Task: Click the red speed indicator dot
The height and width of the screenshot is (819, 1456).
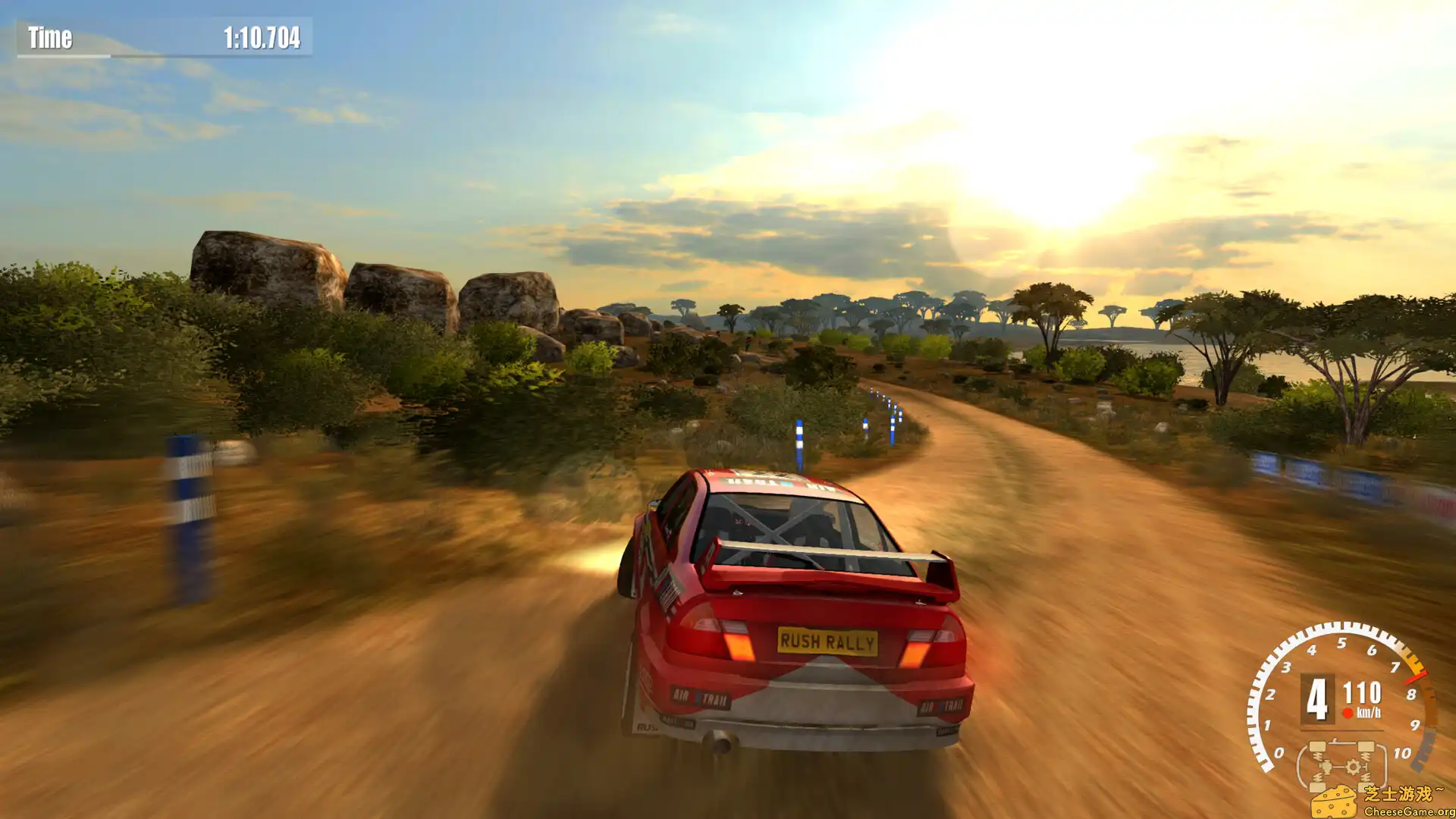Action: point(1347,712)
